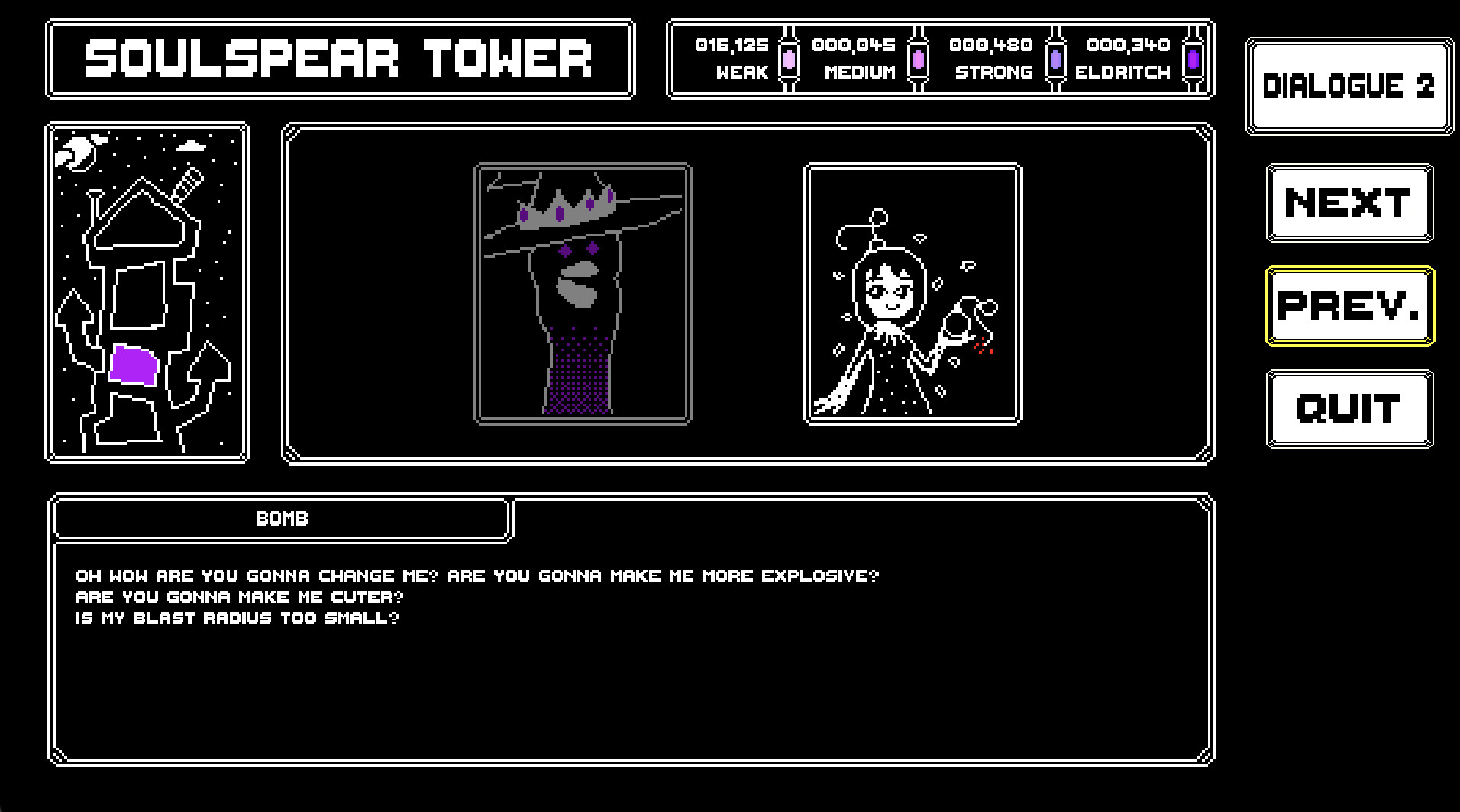Go back using the PREV. button
This screenshot has height=812, width=1460.
[x=1350, y=306]
